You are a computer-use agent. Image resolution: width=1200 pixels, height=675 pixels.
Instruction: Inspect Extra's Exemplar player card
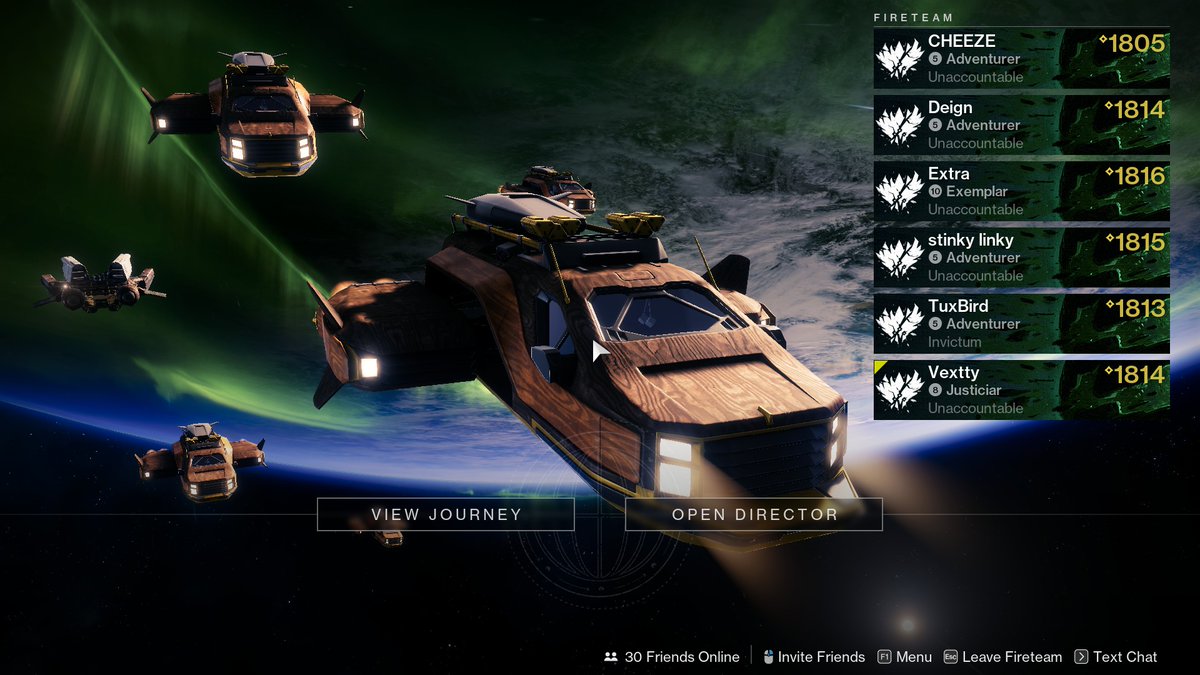(1021, 191)
